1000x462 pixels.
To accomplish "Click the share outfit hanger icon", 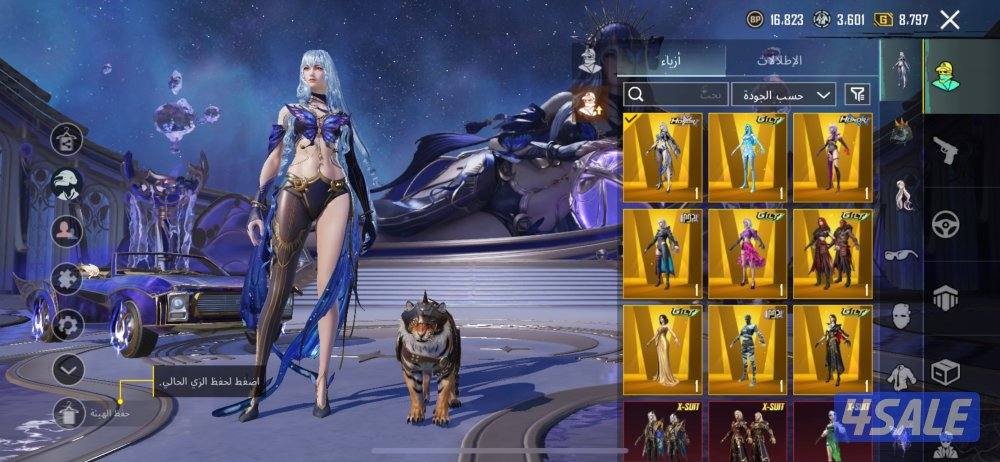I will tap(68, 137).
